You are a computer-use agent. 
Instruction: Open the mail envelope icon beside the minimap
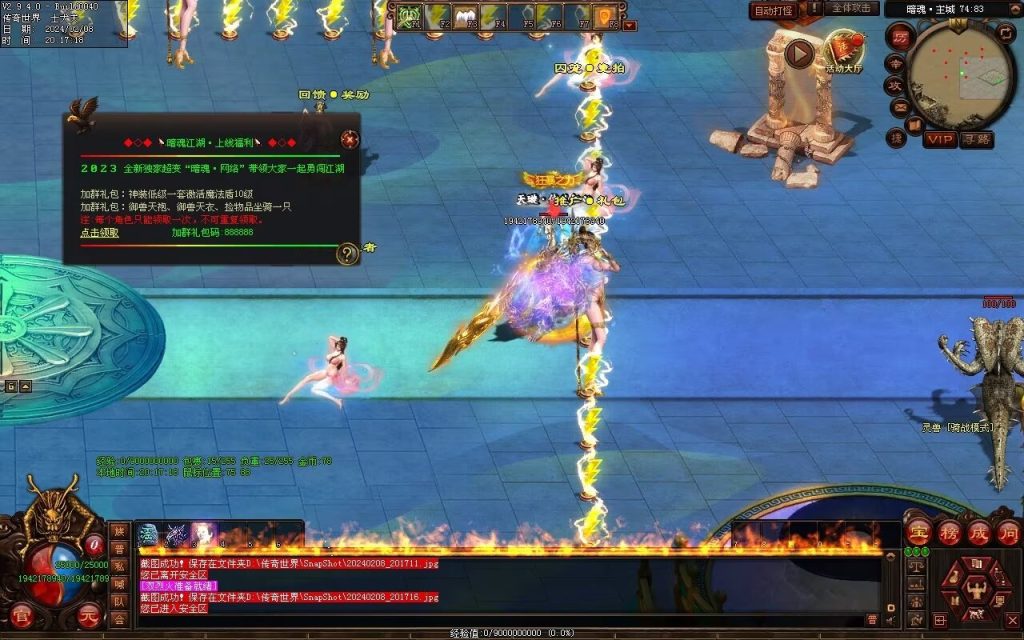(x=899, y=106)
